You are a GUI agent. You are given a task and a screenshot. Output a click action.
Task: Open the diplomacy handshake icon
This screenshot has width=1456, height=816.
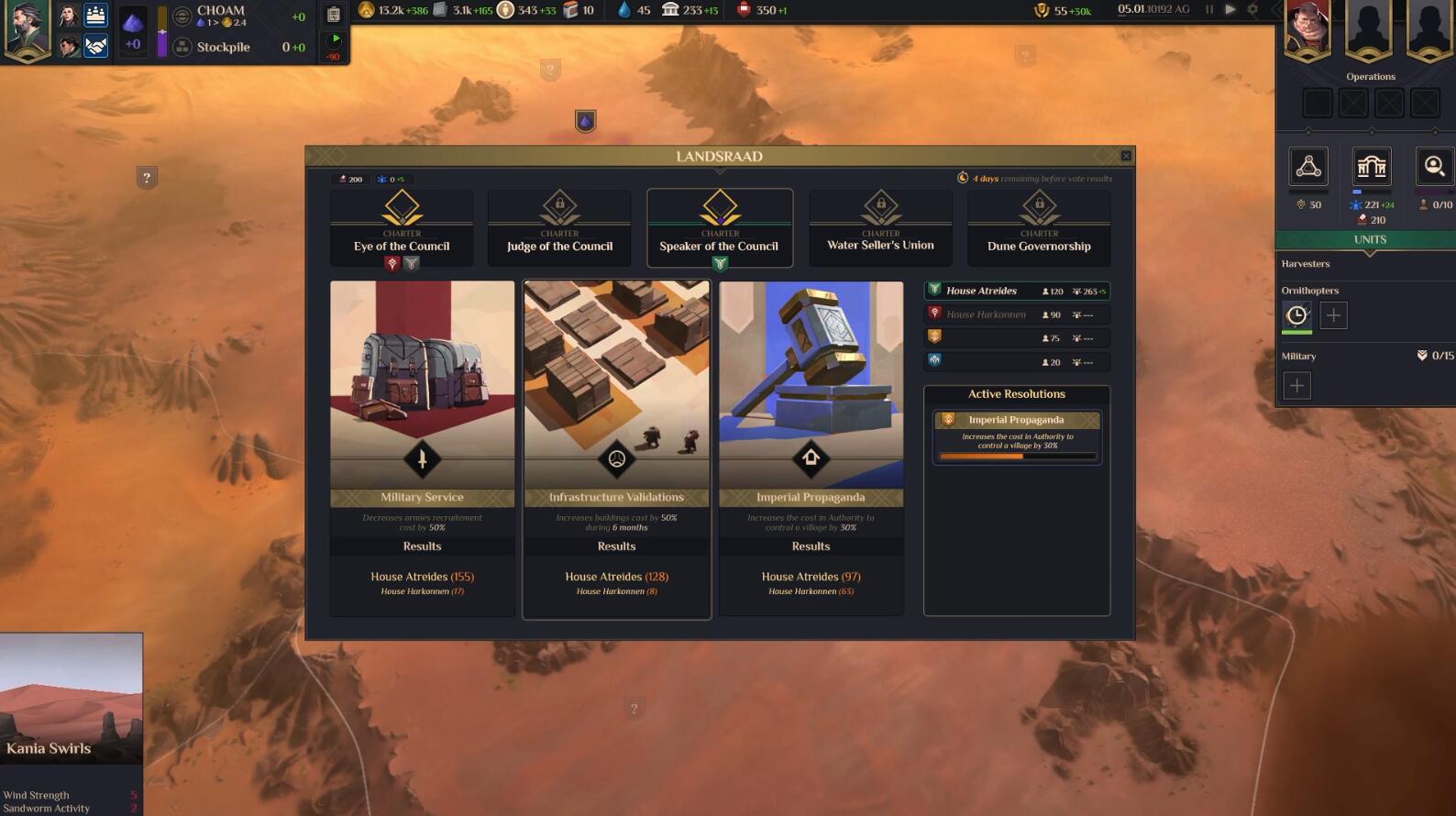[95, 45]
